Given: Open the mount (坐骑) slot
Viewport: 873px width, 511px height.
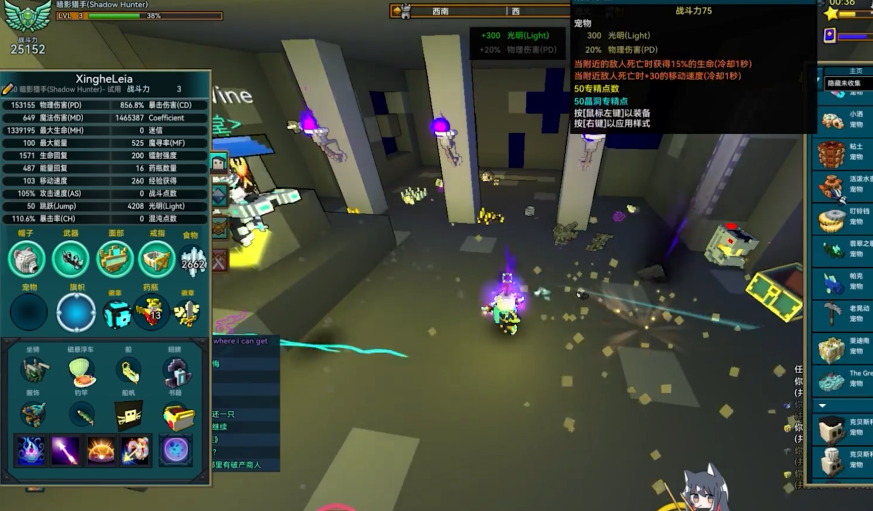Looking at the screenshot, I should (33, 371).
